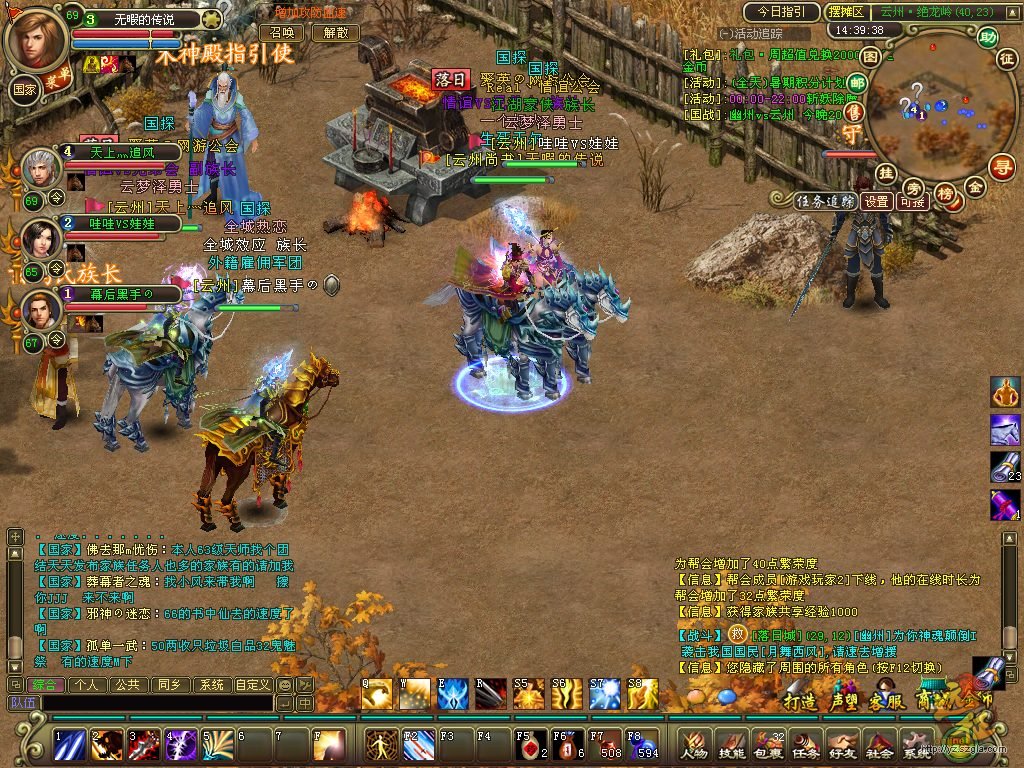Click the 助 helper button above the minimap
This screenshot has height=768, width=1024.
(x=988, y=38)
